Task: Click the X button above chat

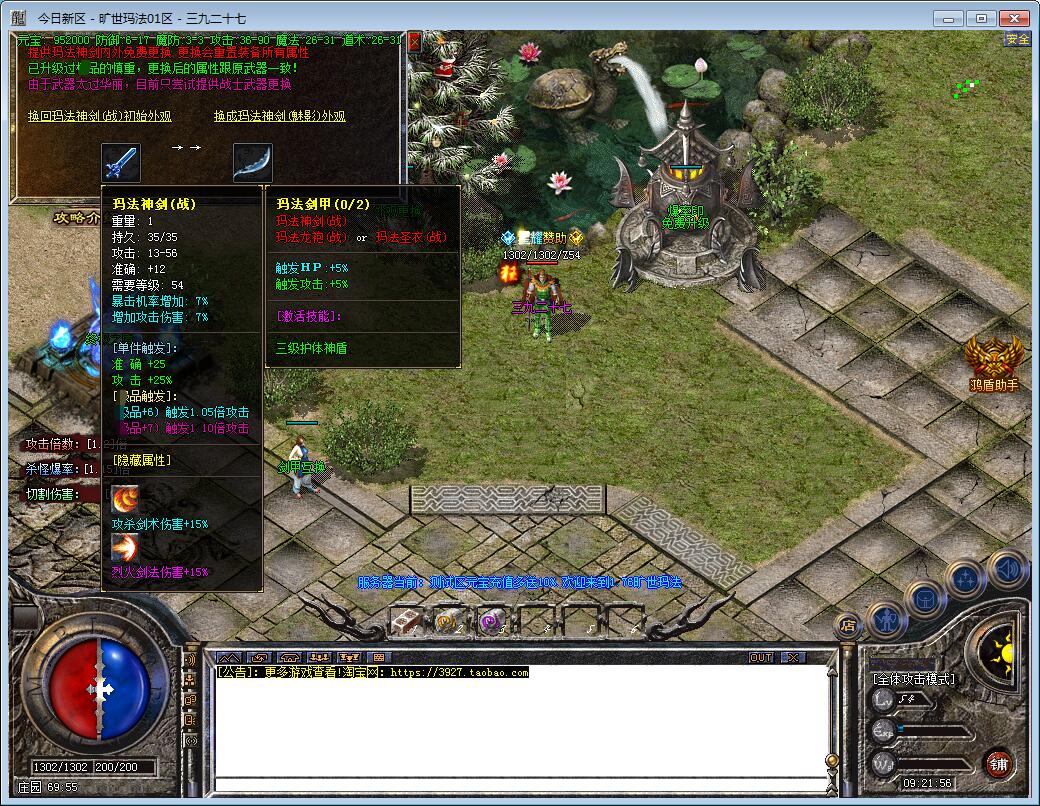Action: tap(792, 657)
